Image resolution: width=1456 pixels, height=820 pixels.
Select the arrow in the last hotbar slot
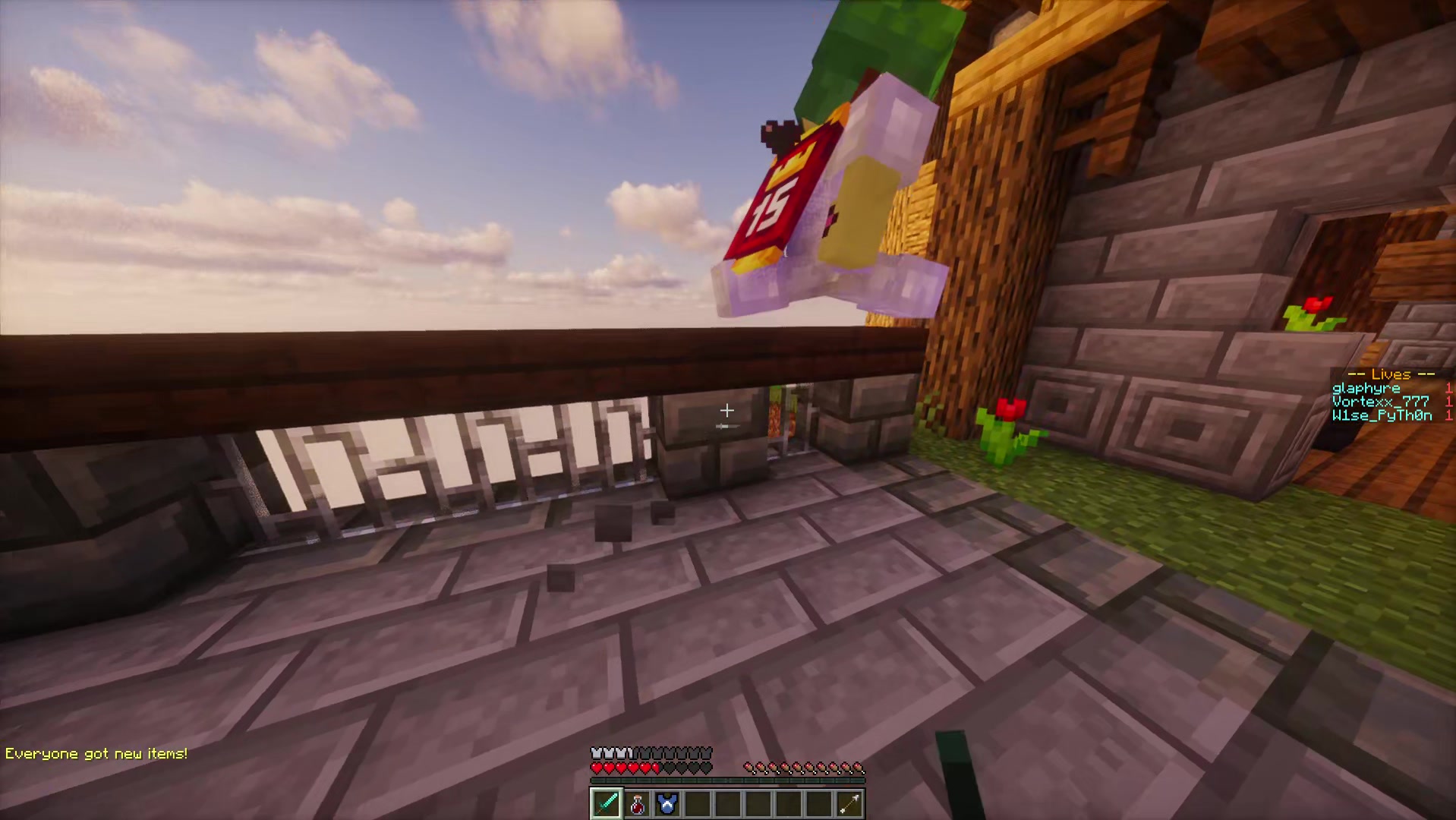click(849, 803)
